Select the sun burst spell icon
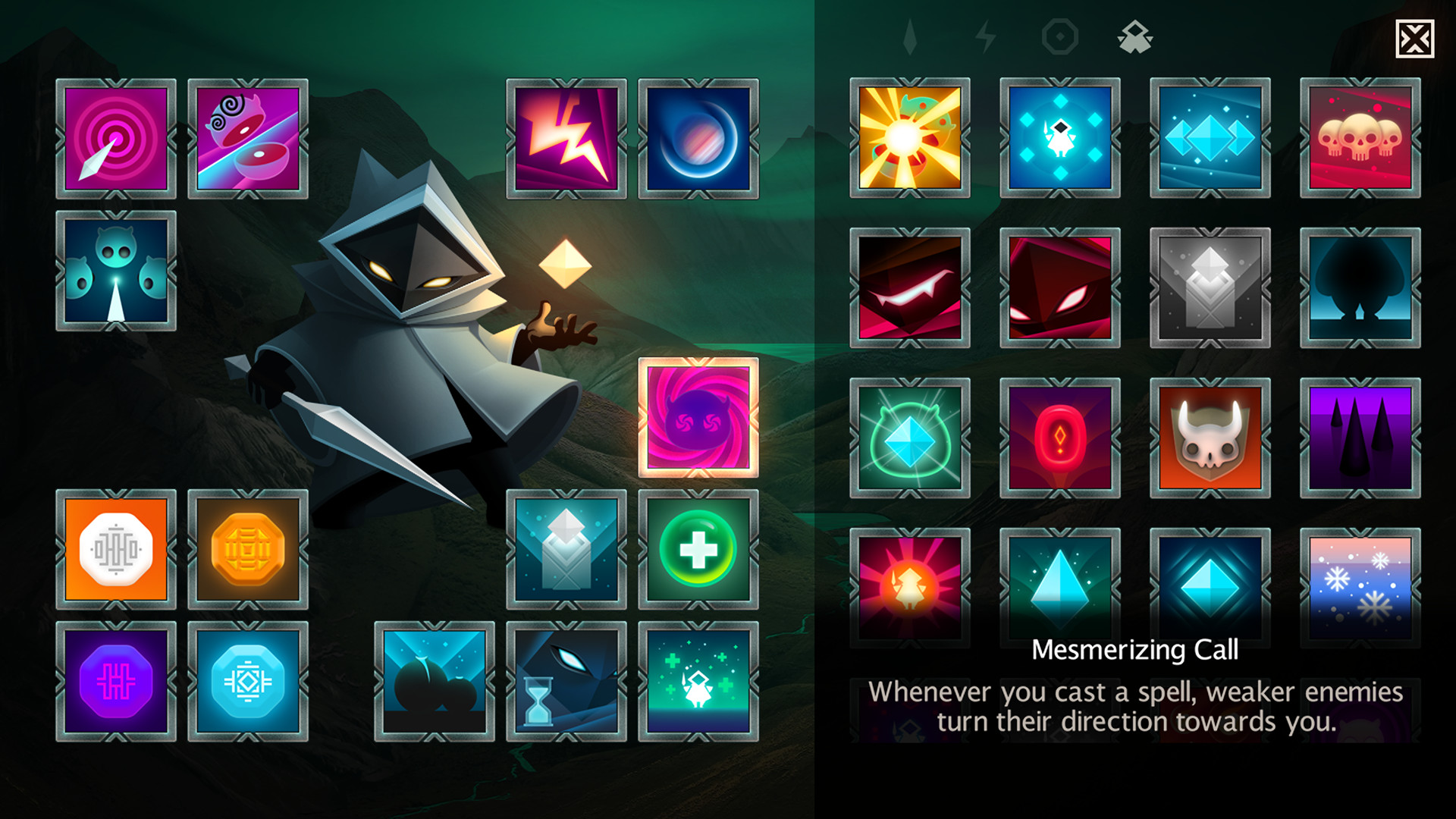The image size is (1456, 819). 909,139
